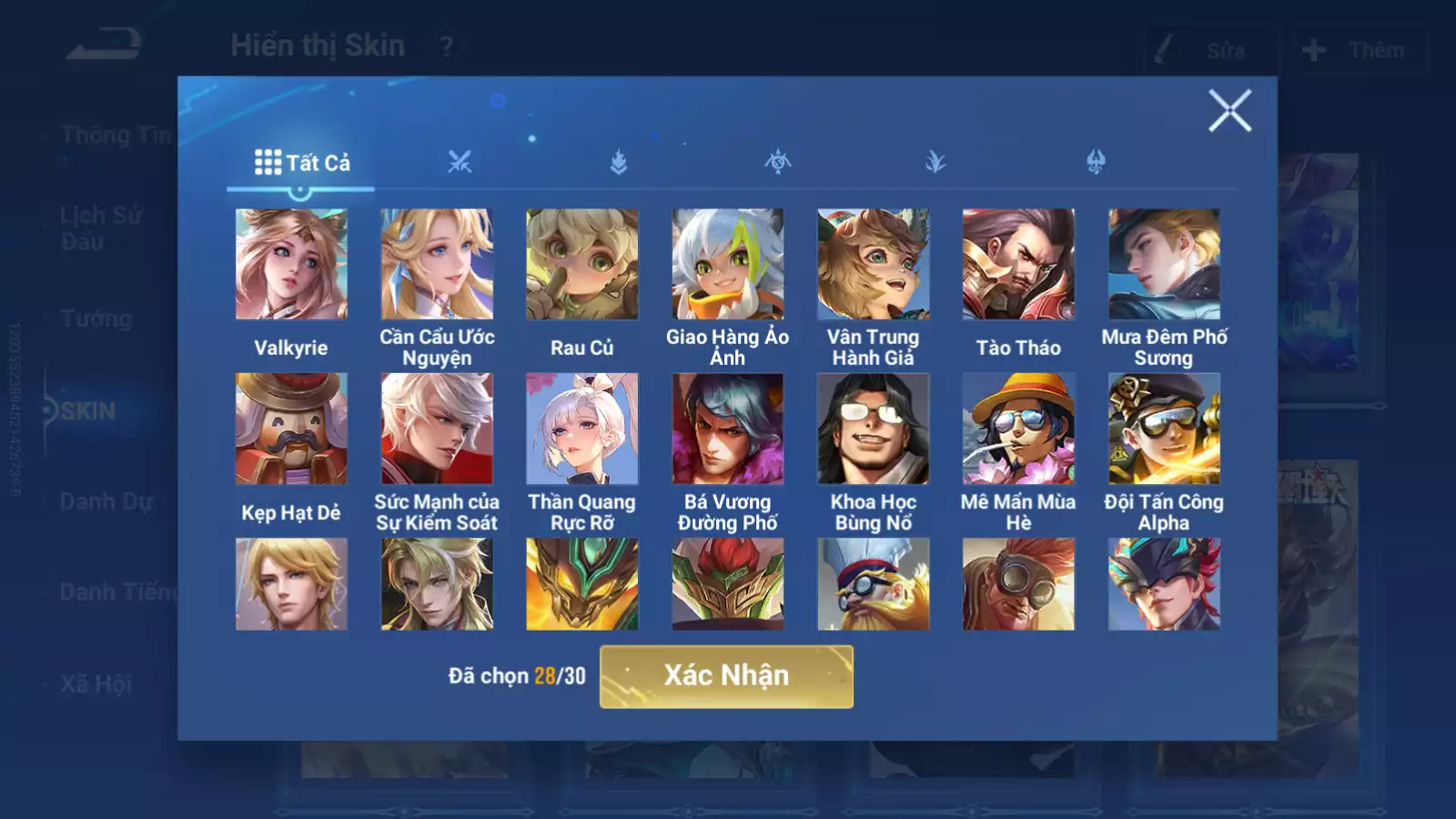
Task: Select the Giao Hàng Ảo Ảnh skin
Action: pyautogui.click(x=728, y=264)
